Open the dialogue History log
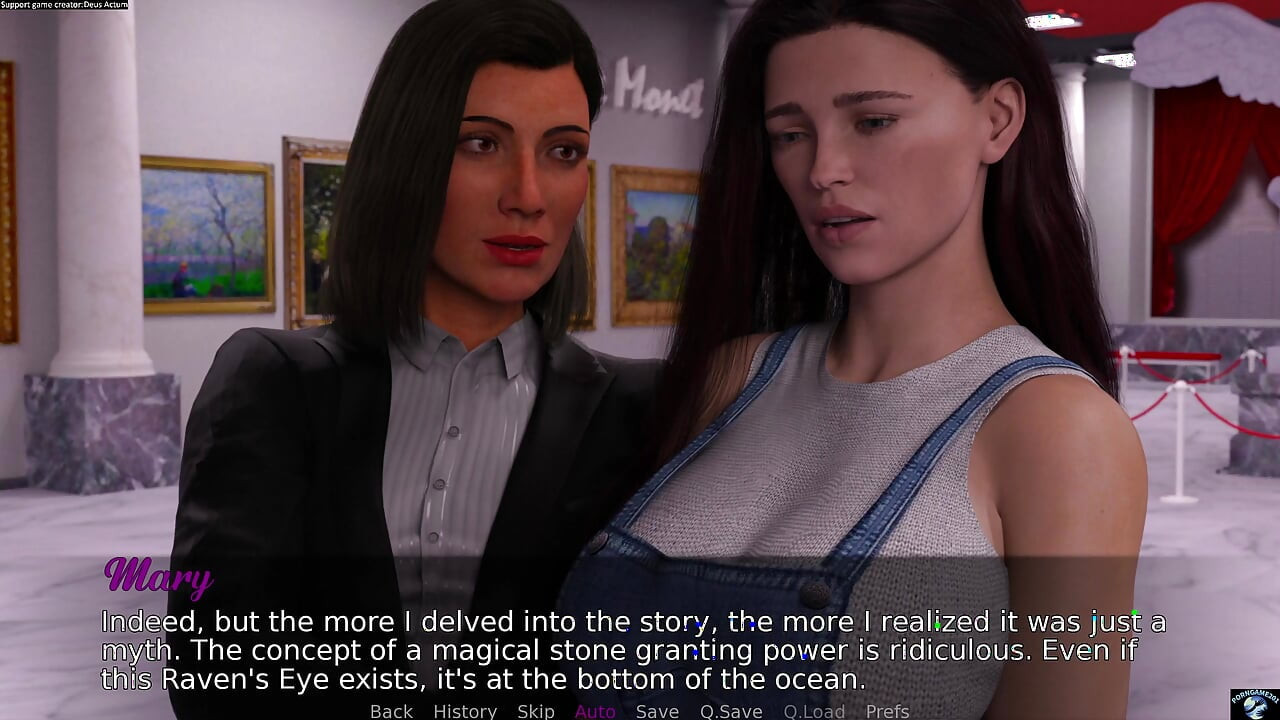Screen dimensions: 1280x720 pos(465,711)
